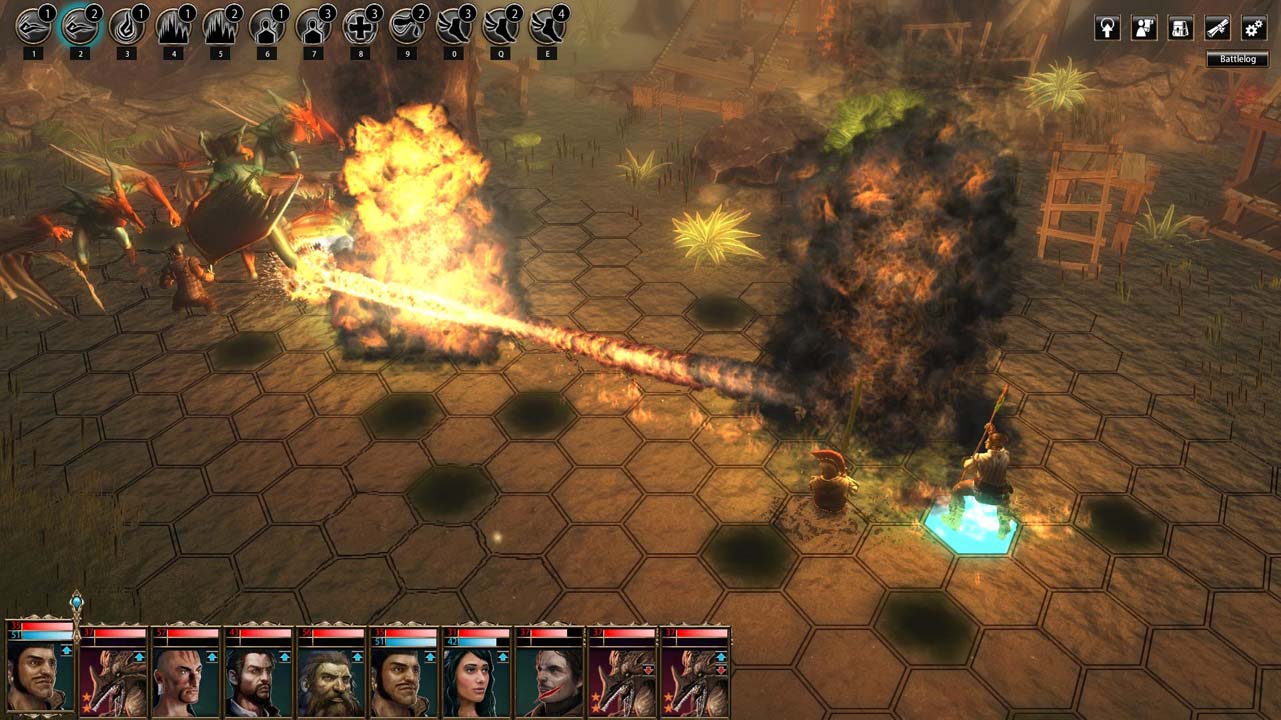The image size is (1281, 720).
Task: Click the circle with up-arrow icon
Action: [1107, 28]
